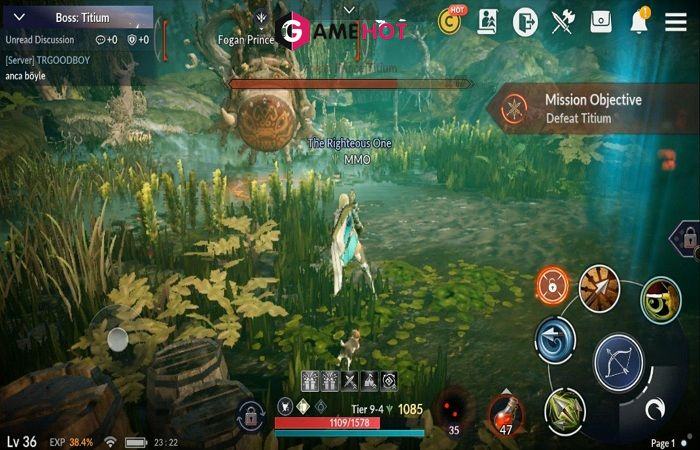700x450 pixels.
Task: Open the Unread Discussion chat panel
Action: tap(40, 39)
